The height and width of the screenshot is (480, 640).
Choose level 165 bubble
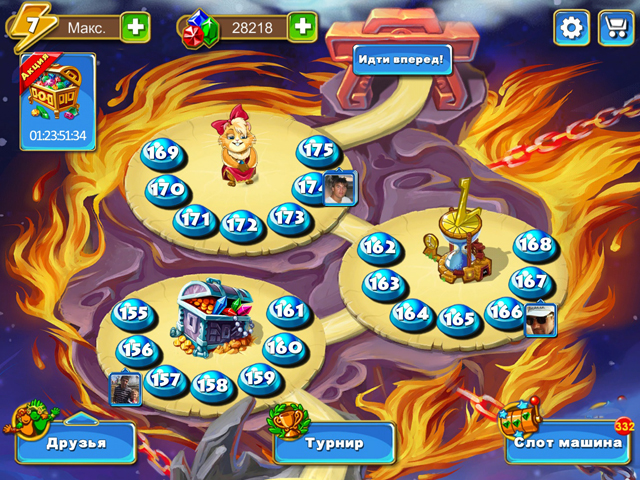coord(458,319)
